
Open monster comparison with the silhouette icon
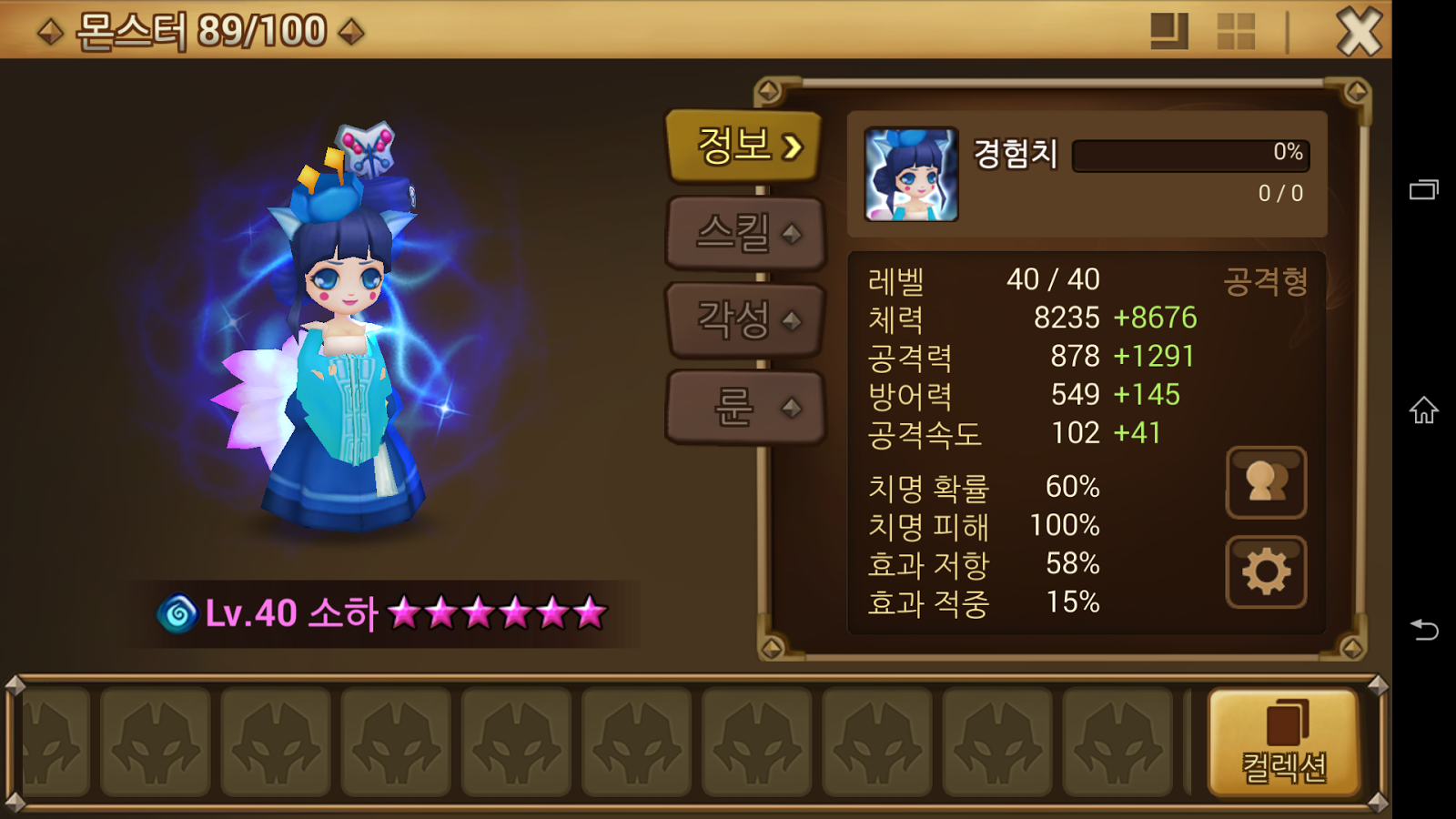coord(1266,482)
